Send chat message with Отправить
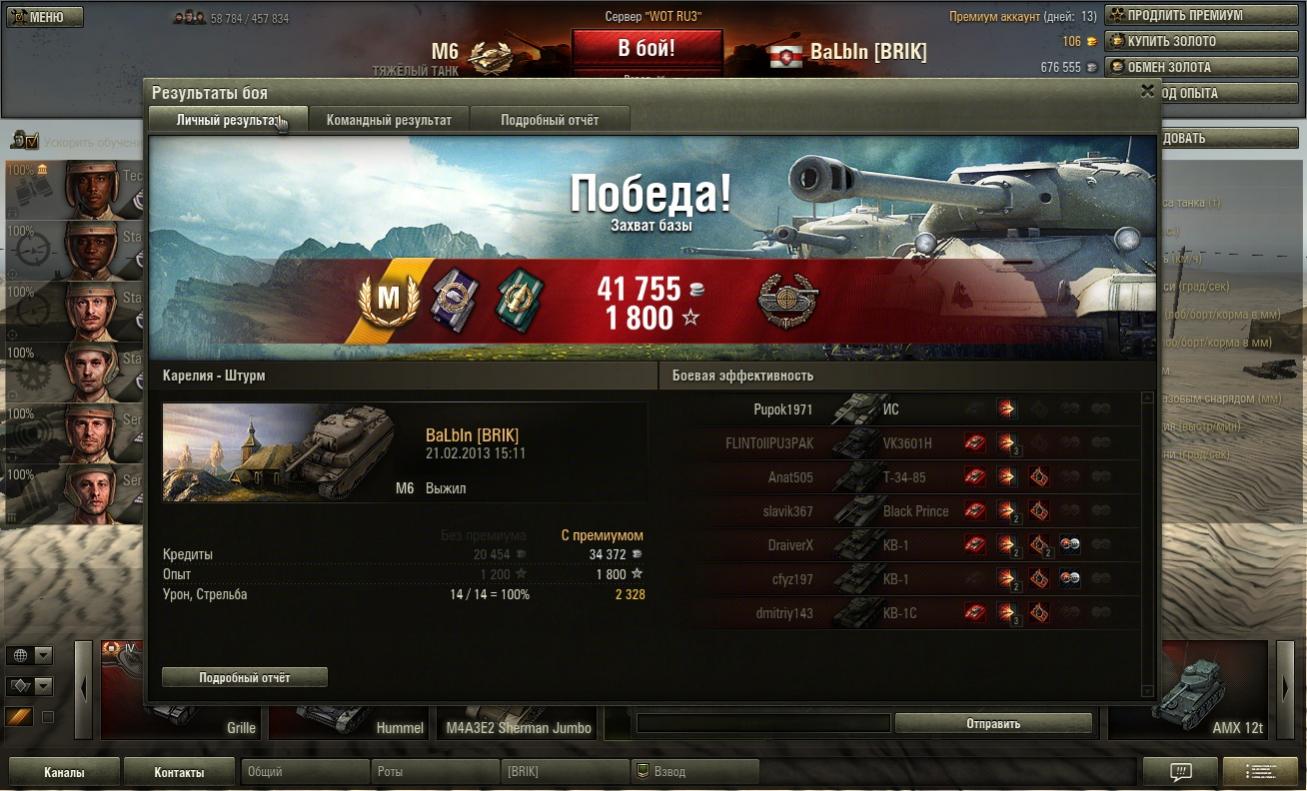 pos(992,723)
